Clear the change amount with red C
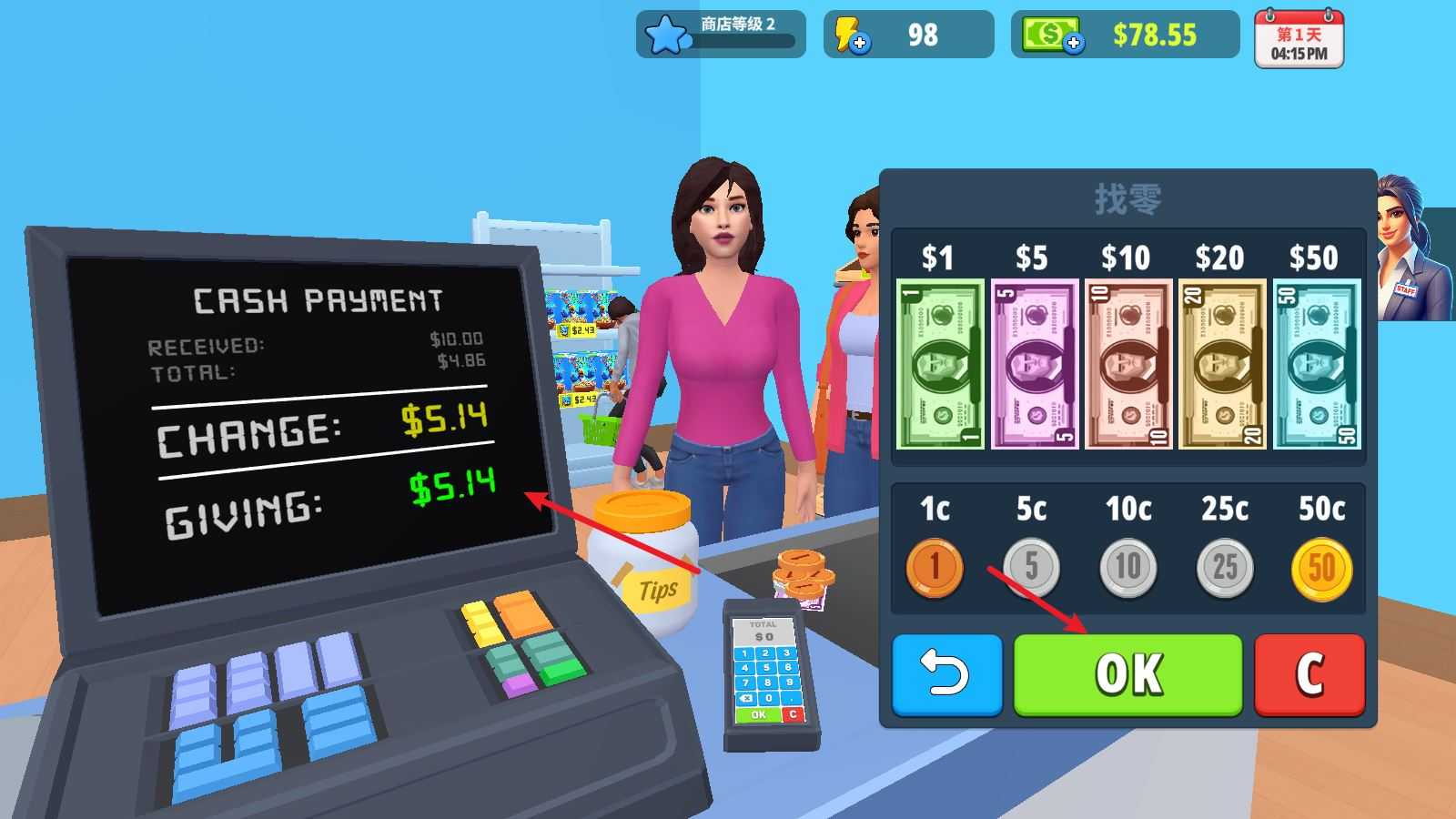Image resolution: width=1456 pixels, height=819 pixels. (x=1309, y=674)
